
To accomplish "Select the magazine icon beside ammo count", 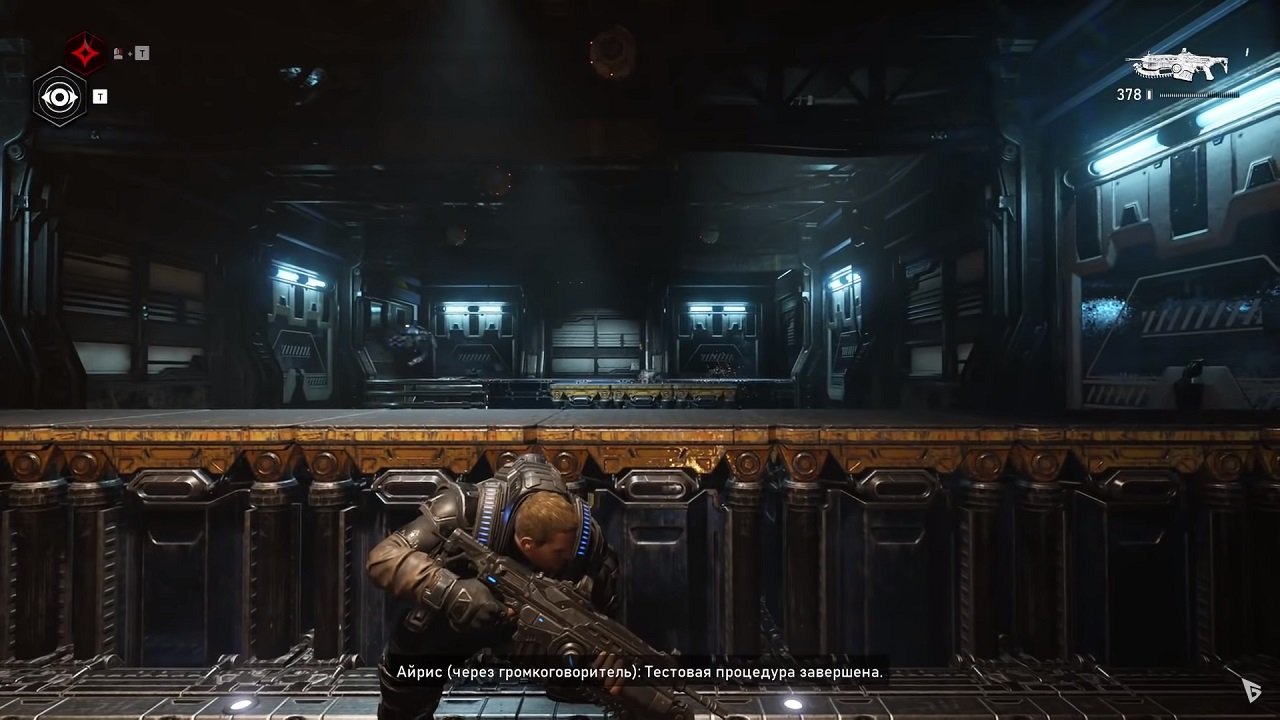I will coord(1148,94).
